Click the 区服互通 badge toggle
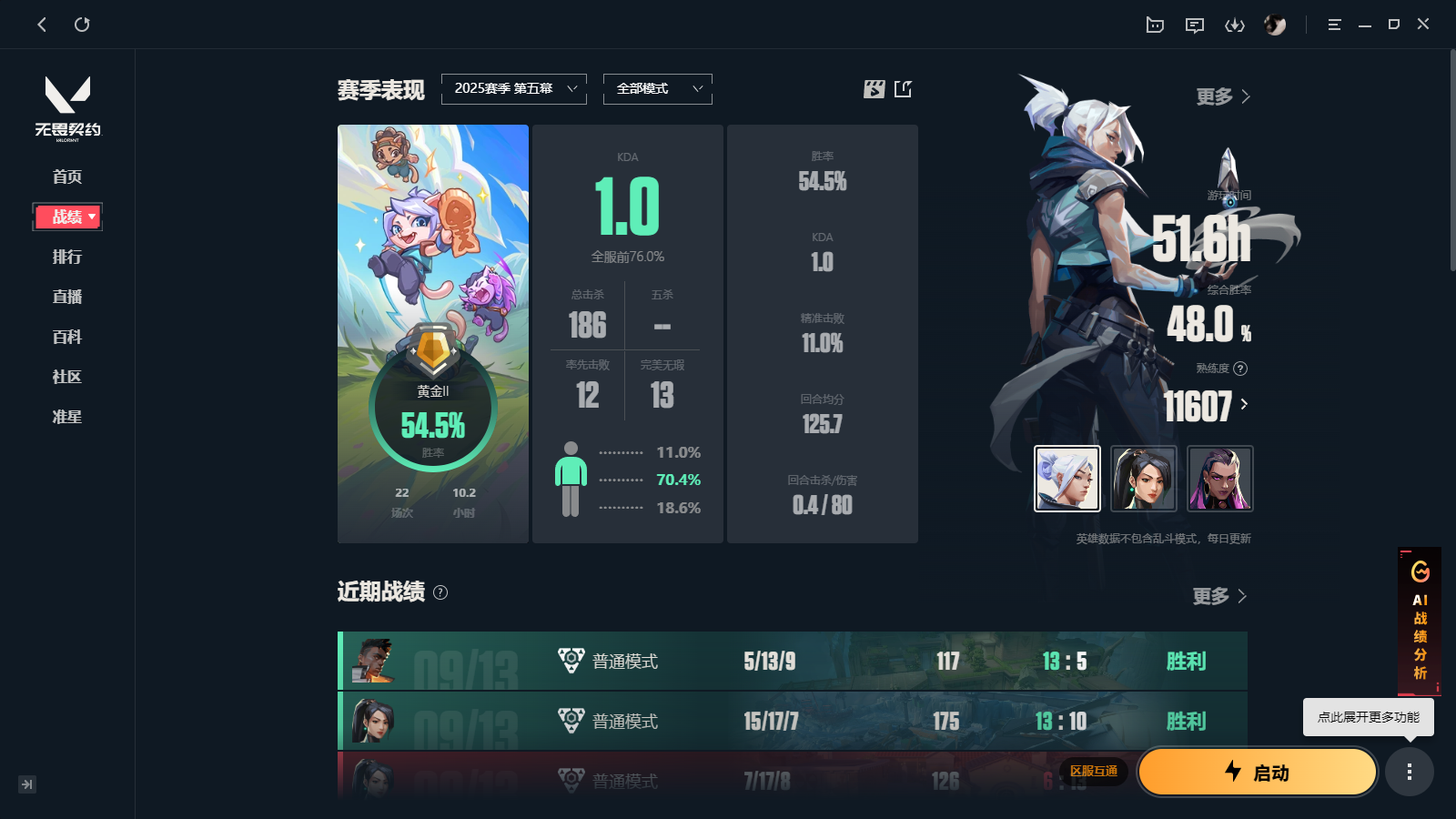The width and height of the screenshot is (1456, 819). [x=1095, y=772]
